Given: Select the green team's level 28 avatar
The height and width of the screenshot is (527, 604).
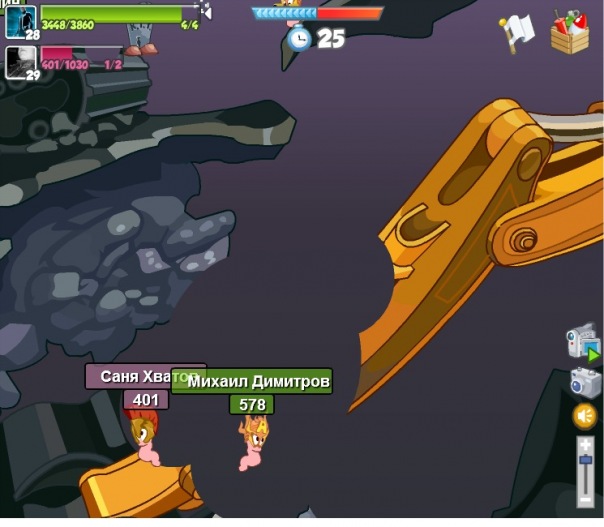Looking at the screenshot, I should [21, 22].
